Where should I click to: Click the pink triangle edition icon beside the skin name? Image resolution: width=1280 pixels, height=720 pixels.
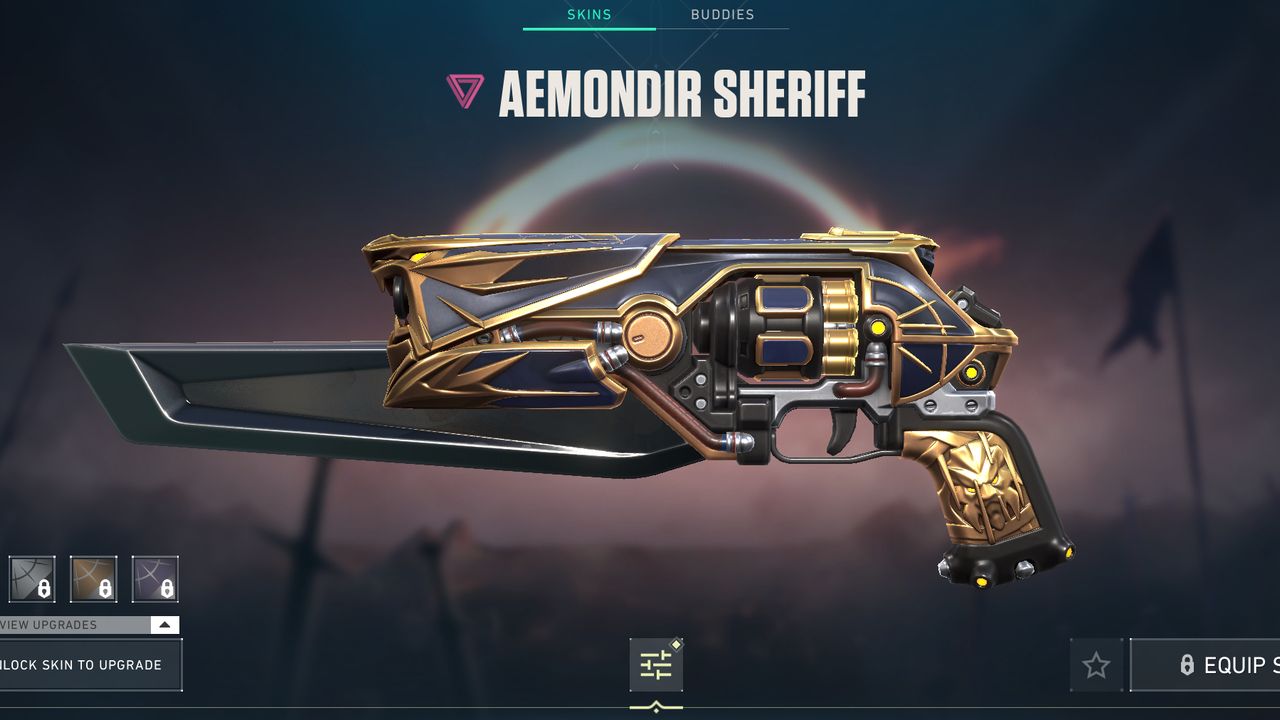pyautogui.click(x=466, y=91)
